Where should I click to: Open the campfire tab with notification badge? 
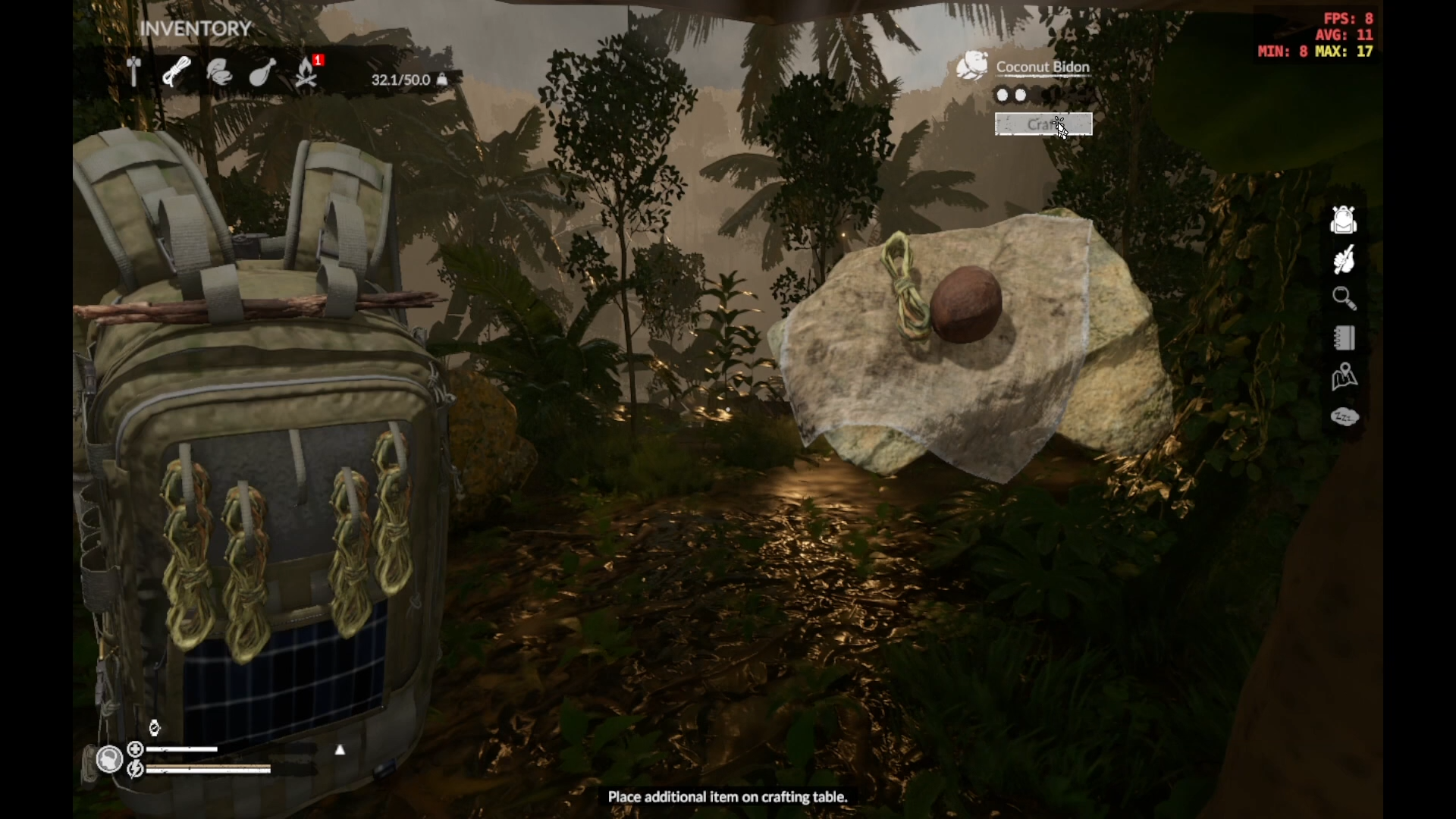coord(306,73)
